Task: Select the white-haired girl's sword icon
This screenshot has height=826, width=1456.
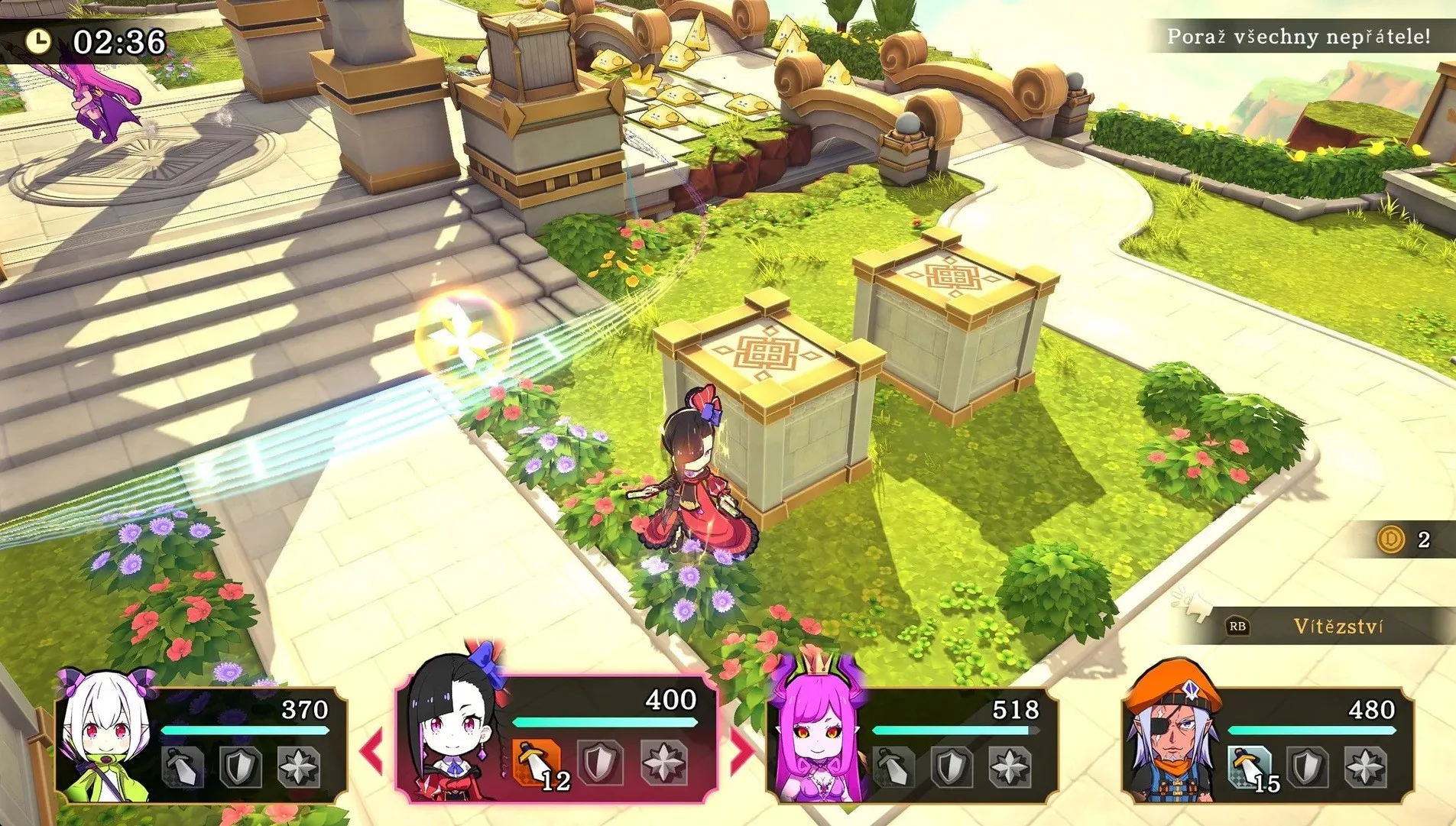Action: point(184,766)
